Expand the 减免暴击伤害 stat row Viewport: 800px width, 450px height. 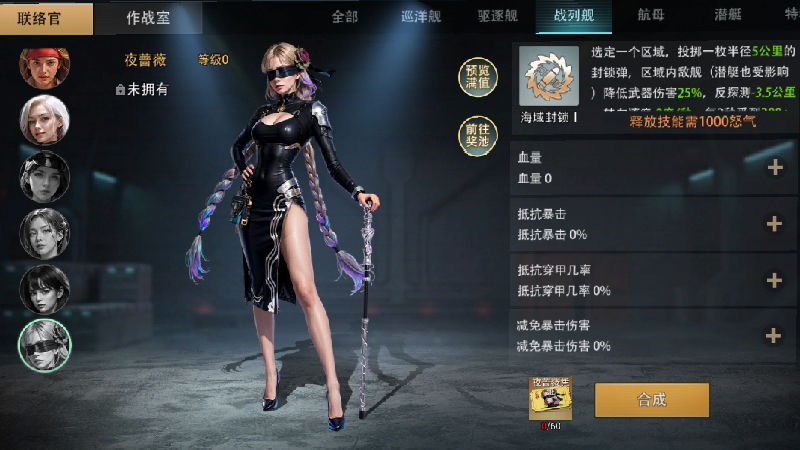pyautogui.click(x=773, y=336)
